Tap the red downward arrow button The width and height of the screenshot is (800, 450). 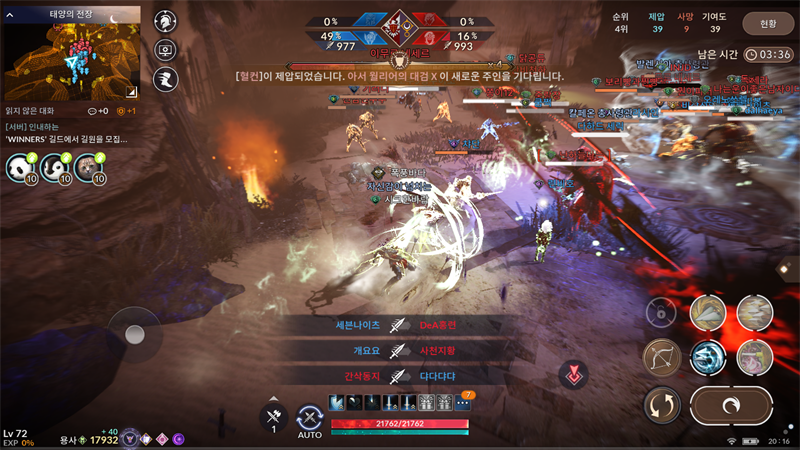pyautogui.click(x=574, y=376)
